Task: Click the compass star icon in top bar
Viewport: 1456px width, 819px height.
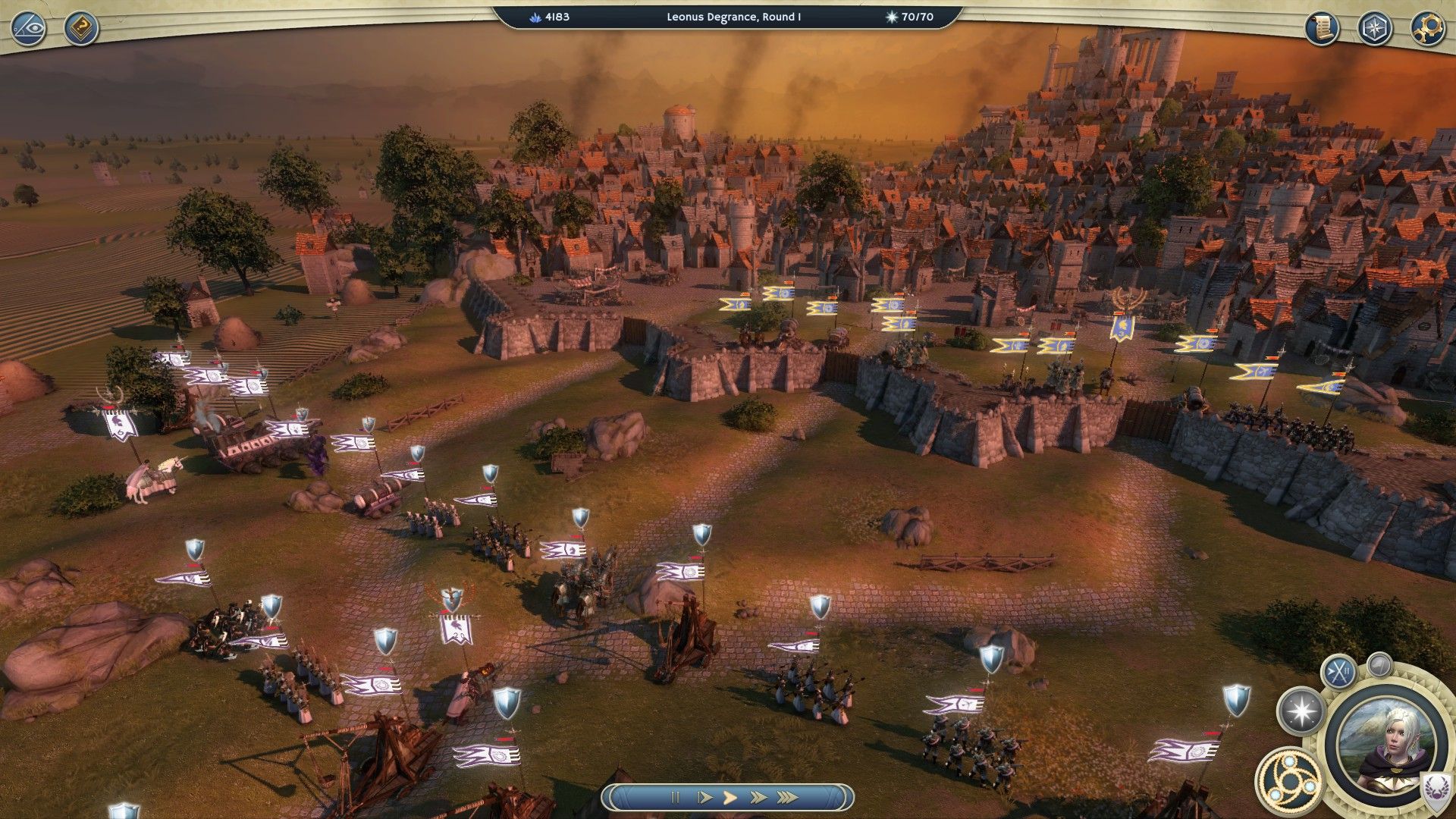Action: [x=1373, y=28]
